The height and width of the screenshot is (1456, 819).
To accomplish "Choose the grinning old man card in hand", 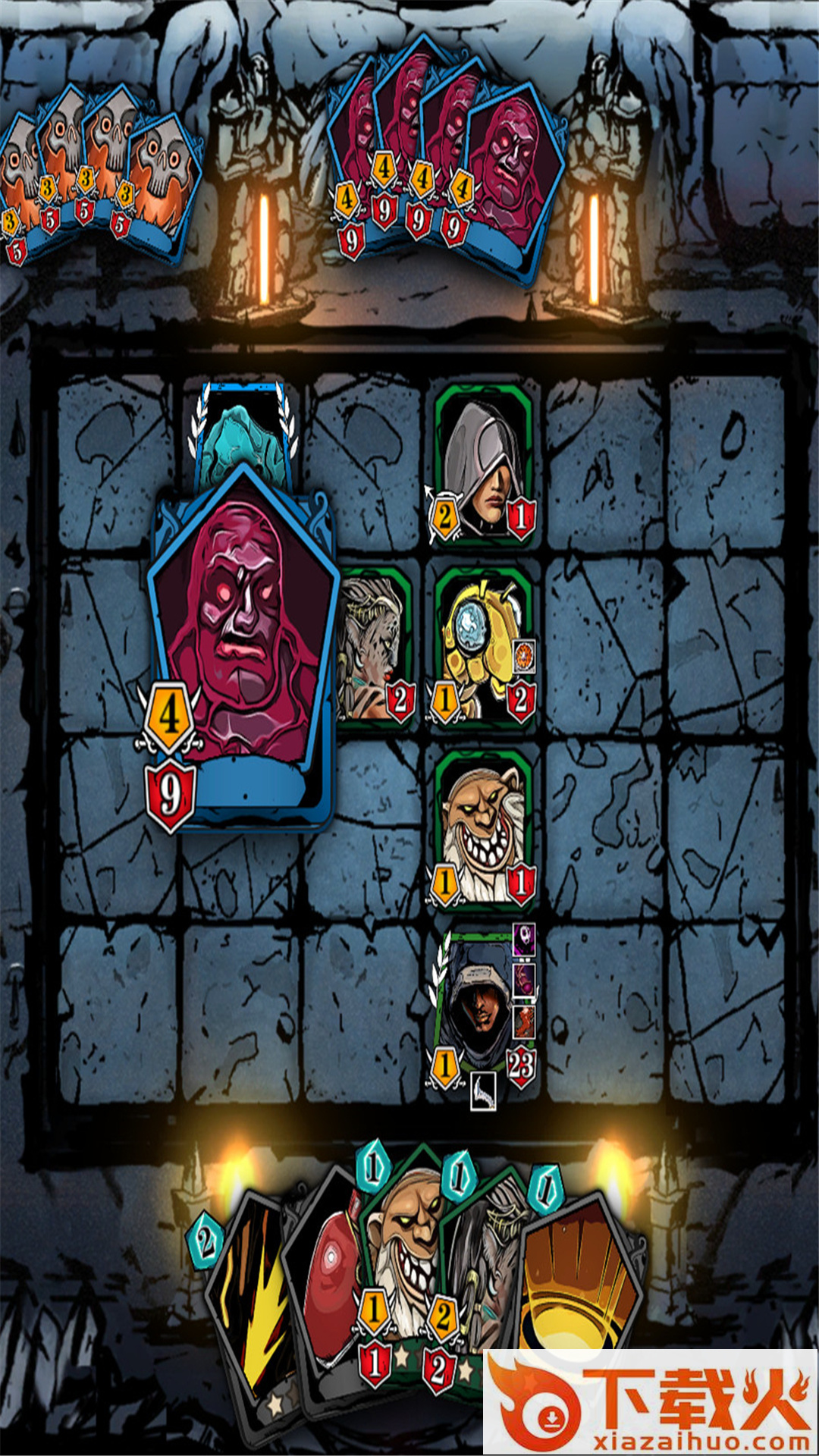I will pos(400,1244).
